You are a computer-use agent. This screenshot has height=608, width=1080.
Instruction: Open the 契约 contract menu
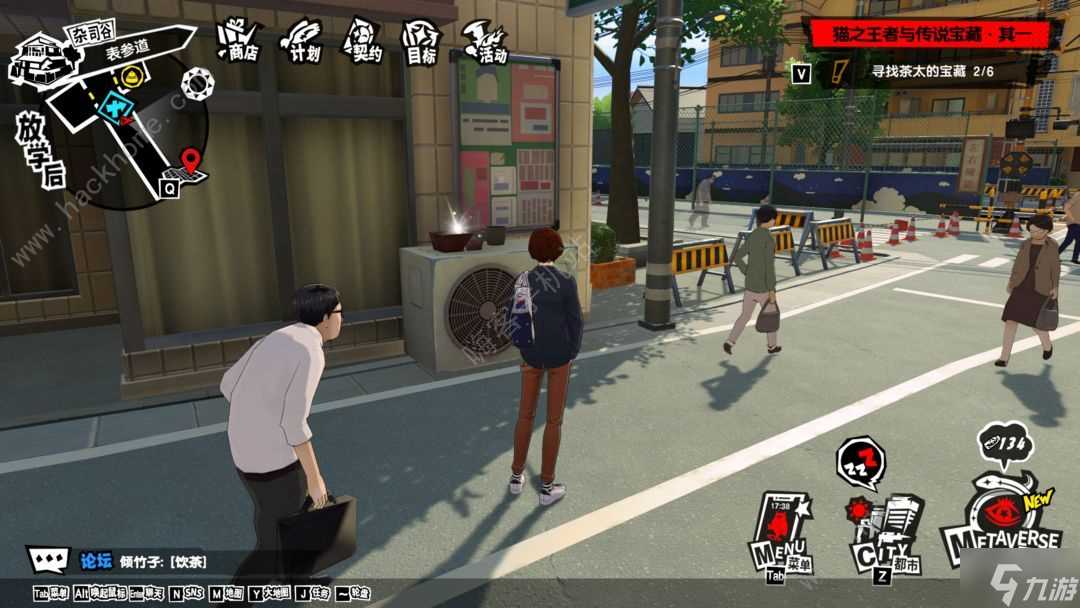[363, 40]
